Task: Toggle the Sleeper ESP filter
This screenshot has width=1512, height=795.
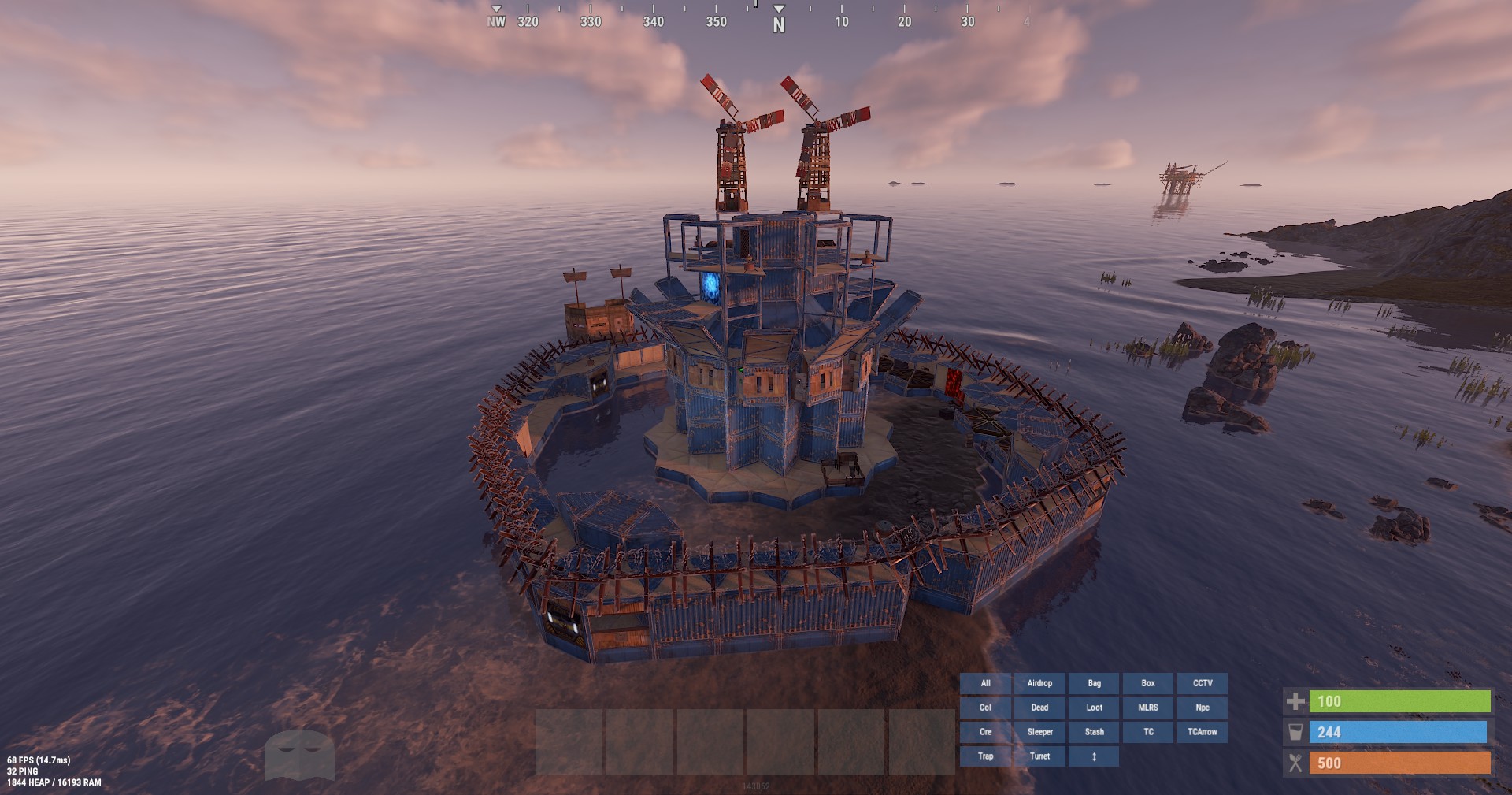Action: [1039, 732]
